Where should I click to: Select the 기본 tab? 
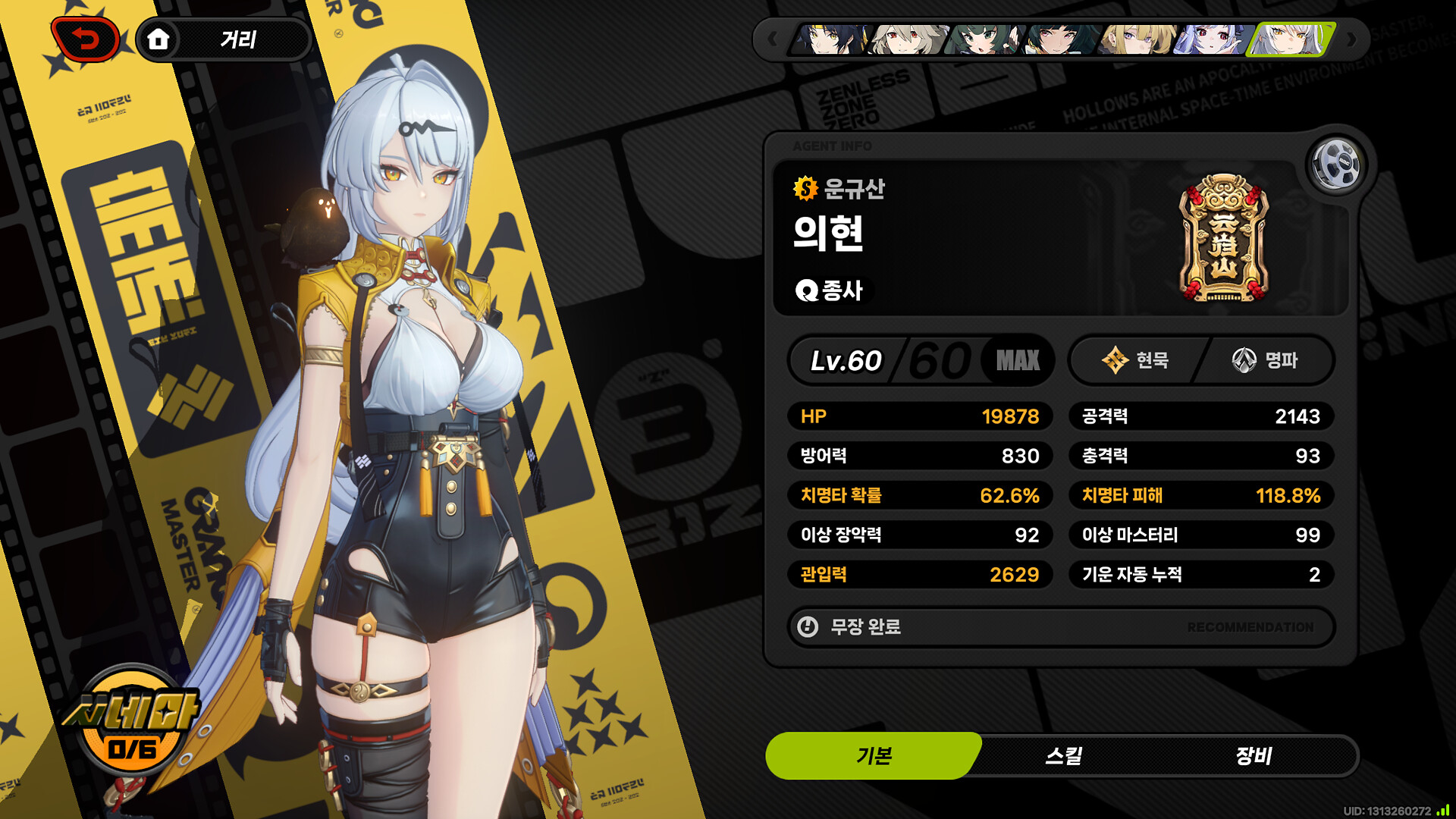tap(874, 755)
